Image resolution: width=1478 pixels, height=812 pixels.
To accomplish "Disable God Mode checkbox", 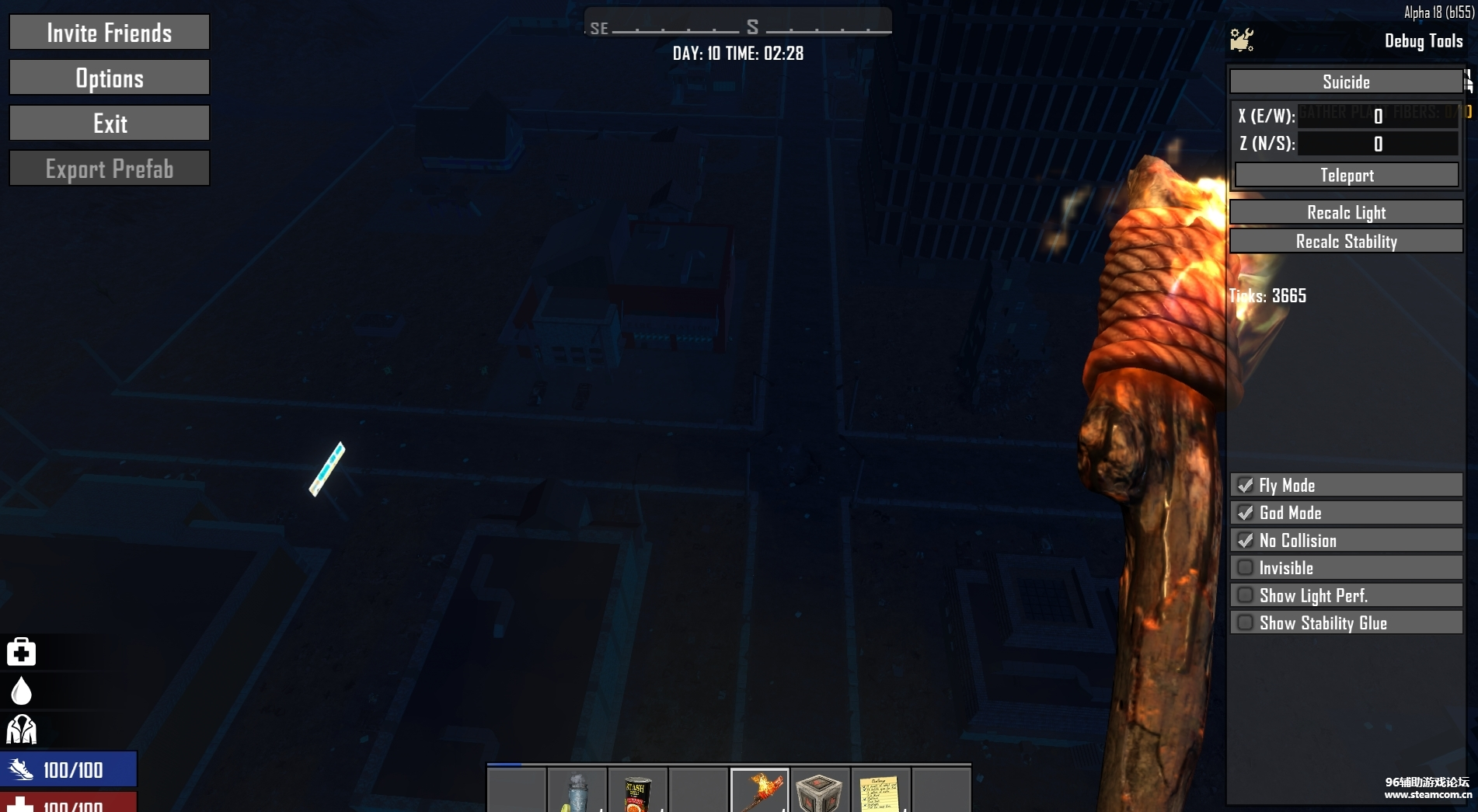I will coord(1246,513).
